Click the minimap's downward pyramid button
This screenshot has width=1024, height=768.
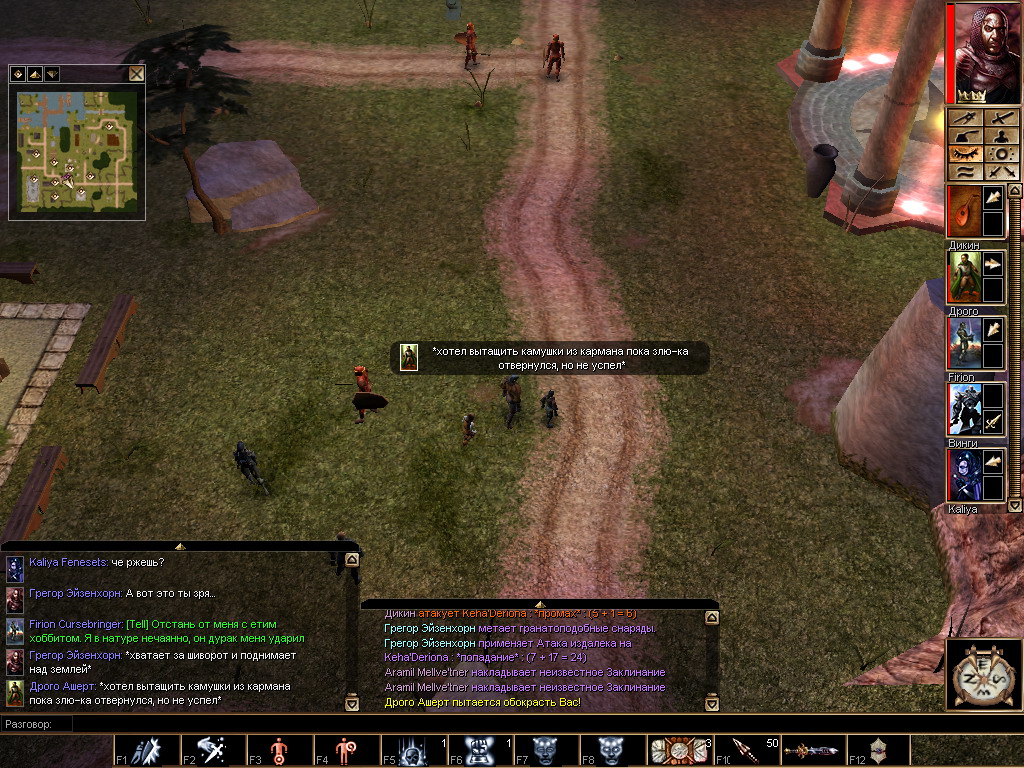pos(51,74)
